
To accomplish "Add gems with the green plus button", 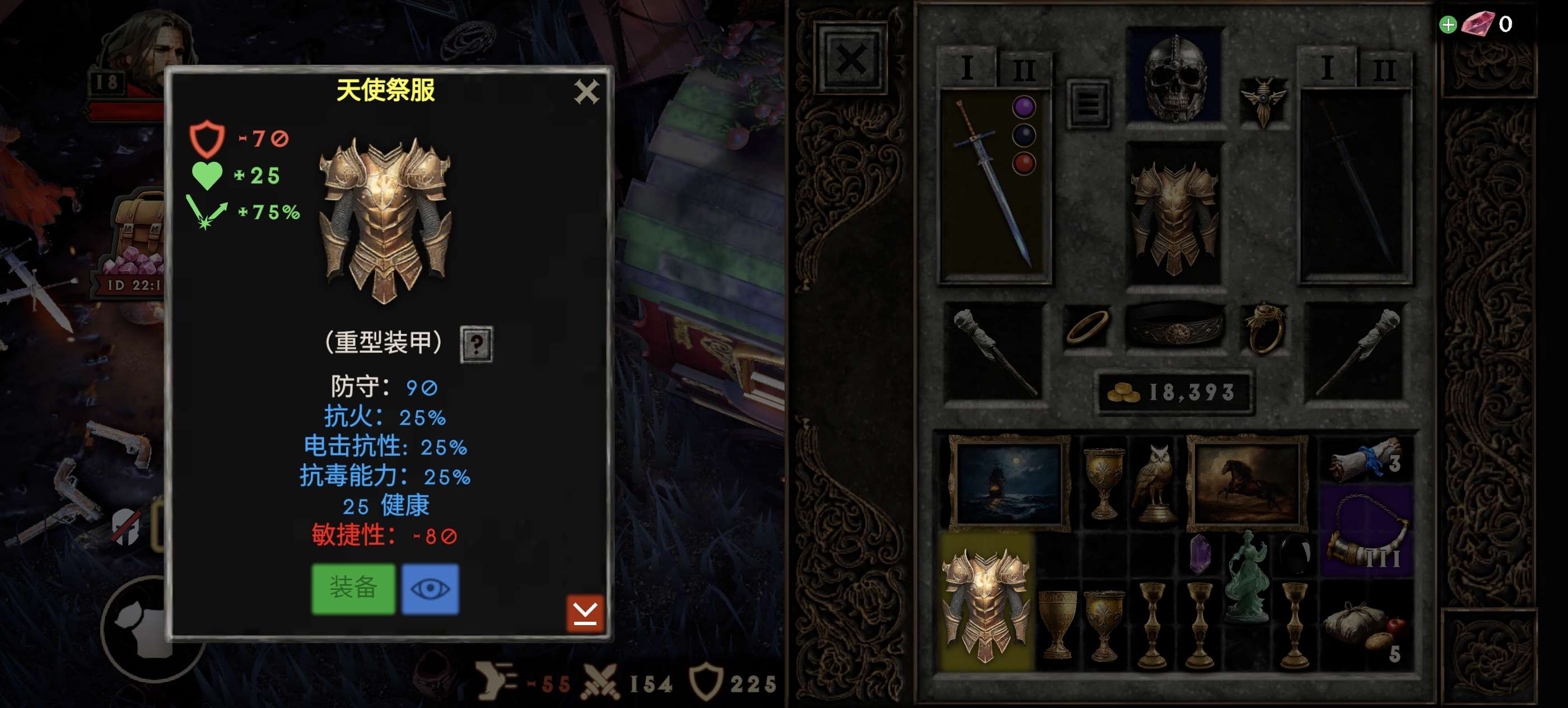I will (1448, 25).
